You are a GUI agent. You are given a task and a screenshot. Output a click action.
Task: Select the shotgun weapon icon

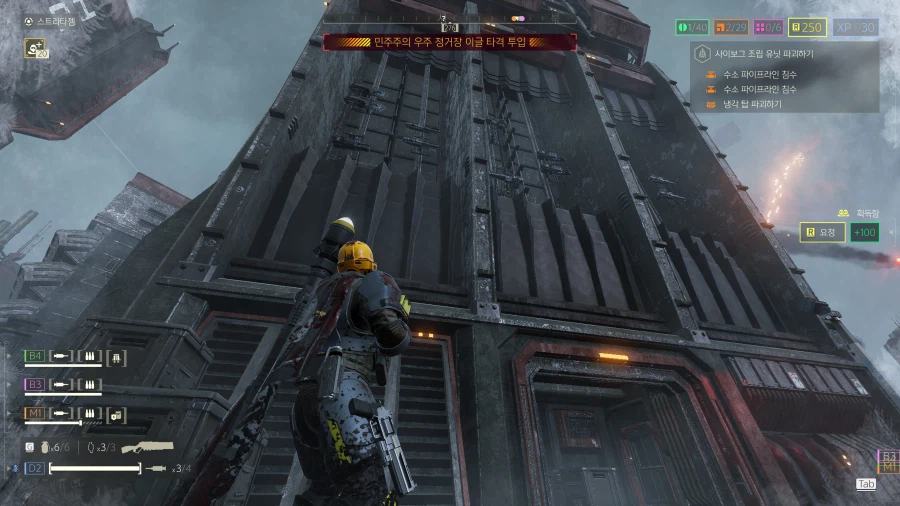[x=147, y=447]
